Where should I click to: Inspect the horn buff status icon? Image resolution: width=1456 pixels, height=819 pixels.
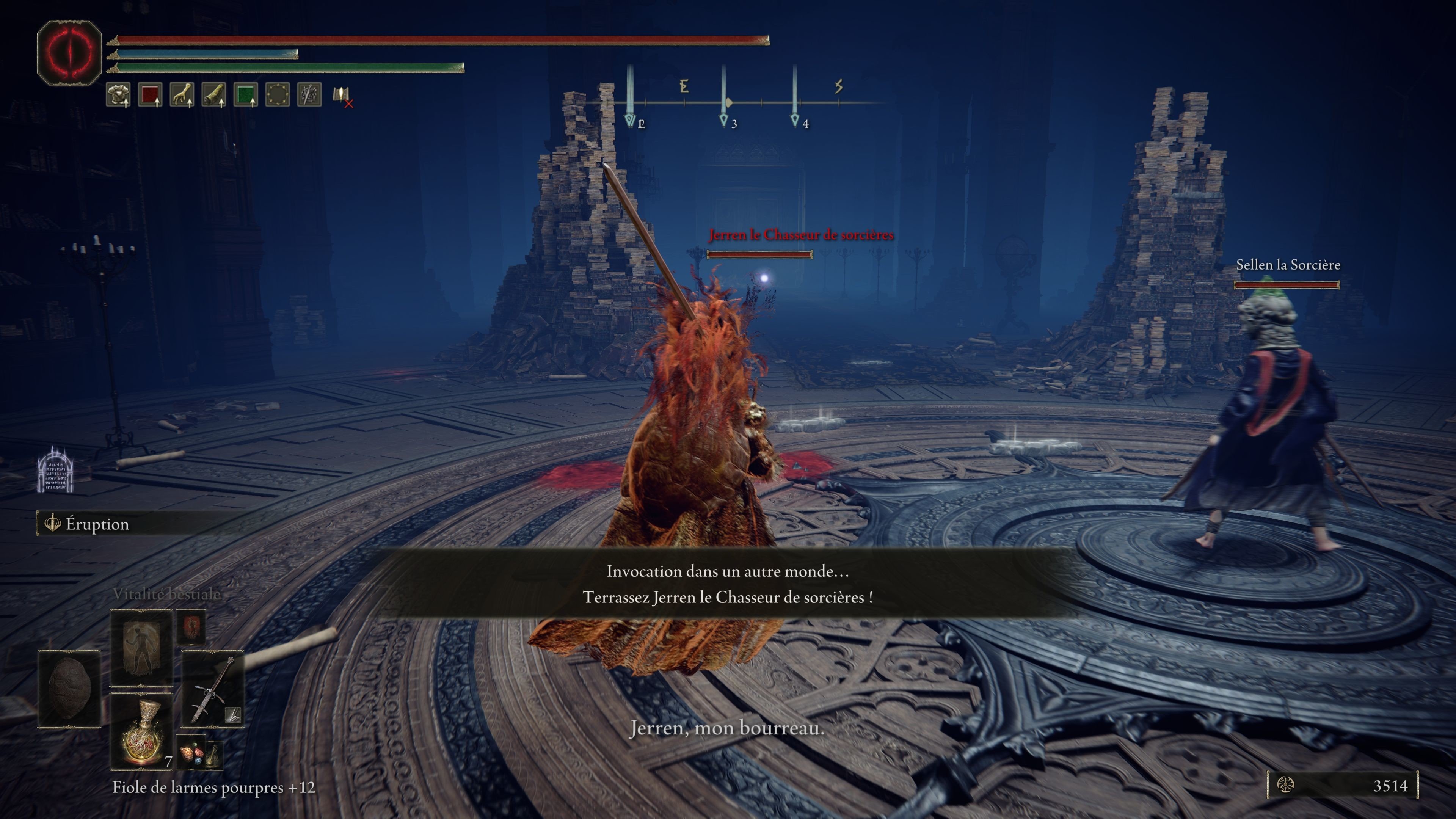(x=213, y=94)
